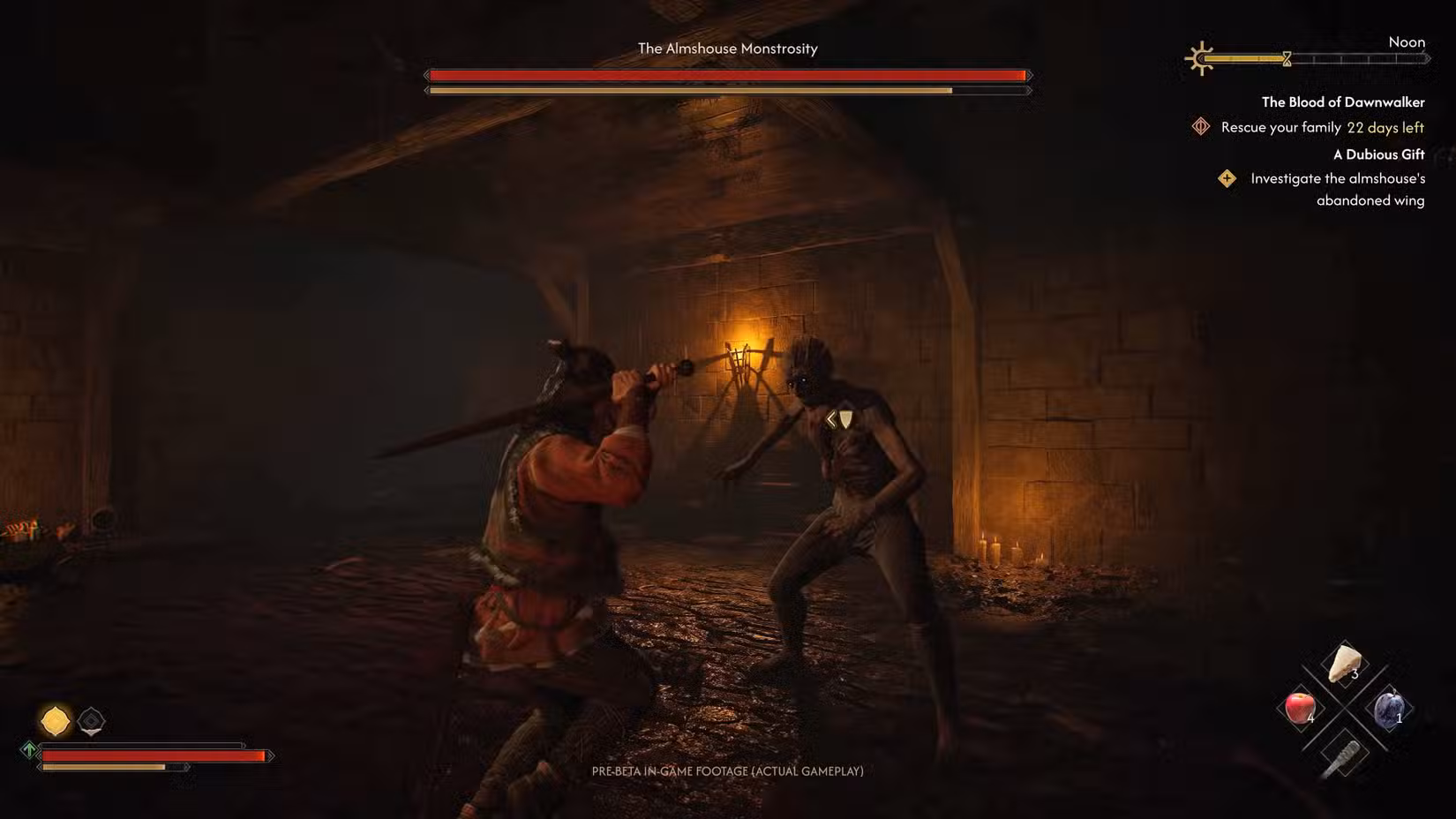Image resolution: width=1456 pixels, height=819 pixels.
Task: Click the shield indicator above the enemy
Action: click(845, 419)
